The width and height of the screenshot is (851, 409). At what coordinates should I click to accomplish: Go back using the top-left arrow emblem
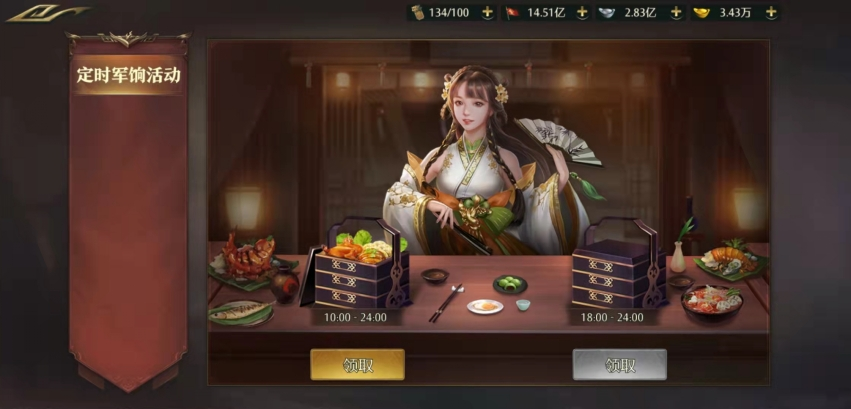(x=46, y=14)
